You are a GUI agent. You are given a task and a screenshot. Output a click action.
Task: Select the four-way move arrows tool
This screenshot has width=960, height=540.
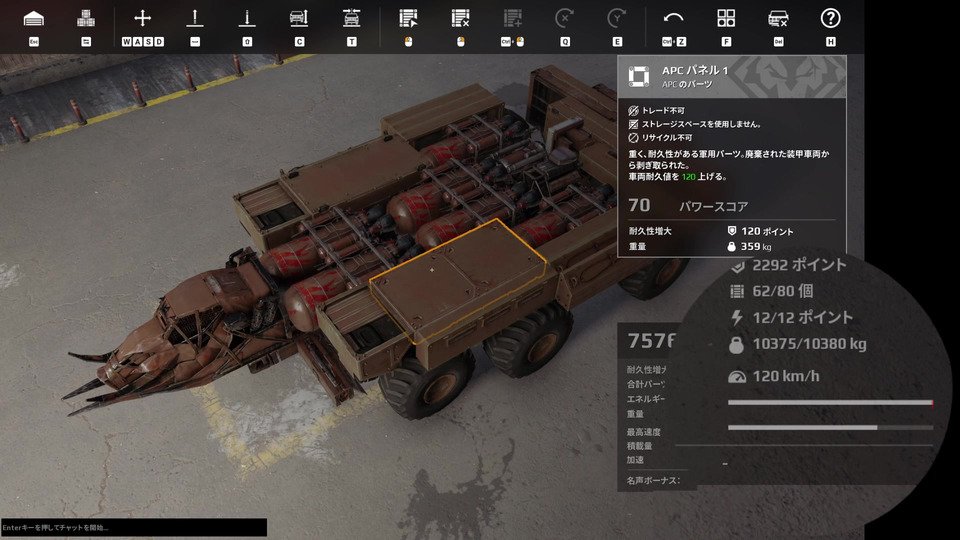(142, 19)
